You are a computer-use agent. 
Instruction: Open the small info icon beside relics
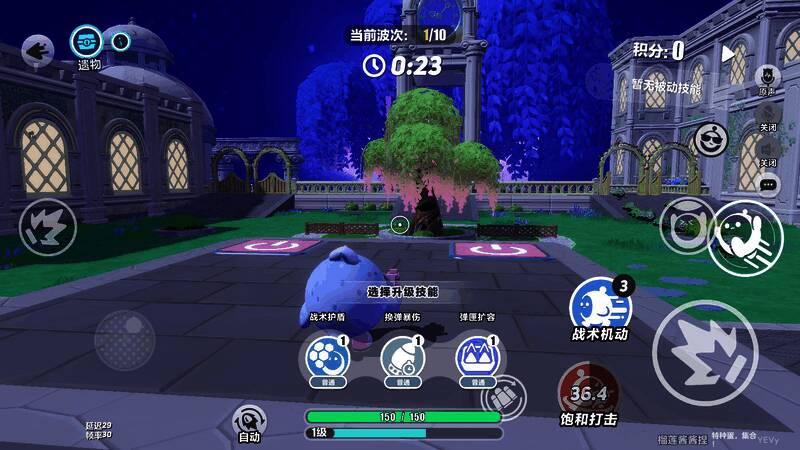coord(120,42)
